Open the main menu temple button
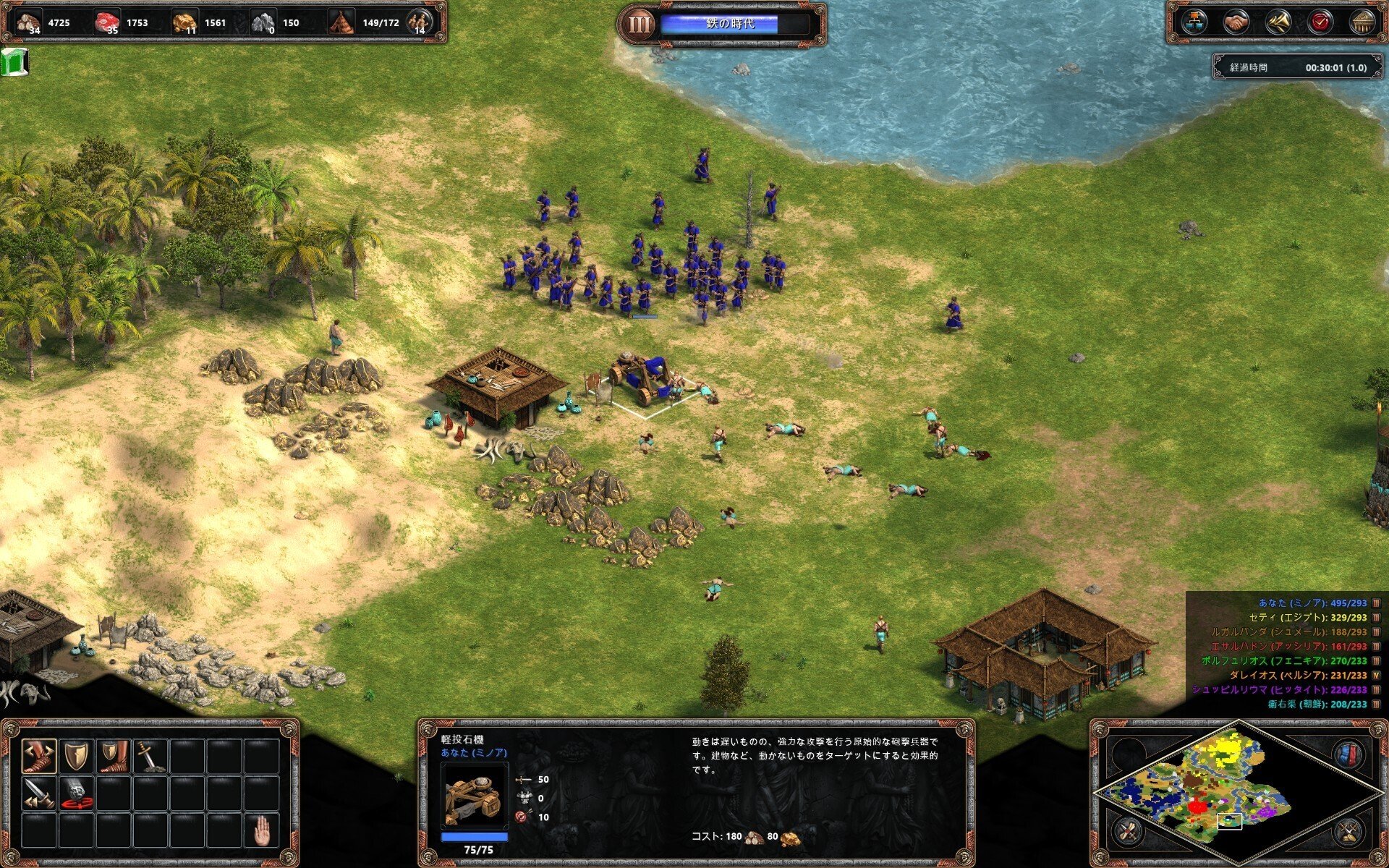 pos(1363,22)
